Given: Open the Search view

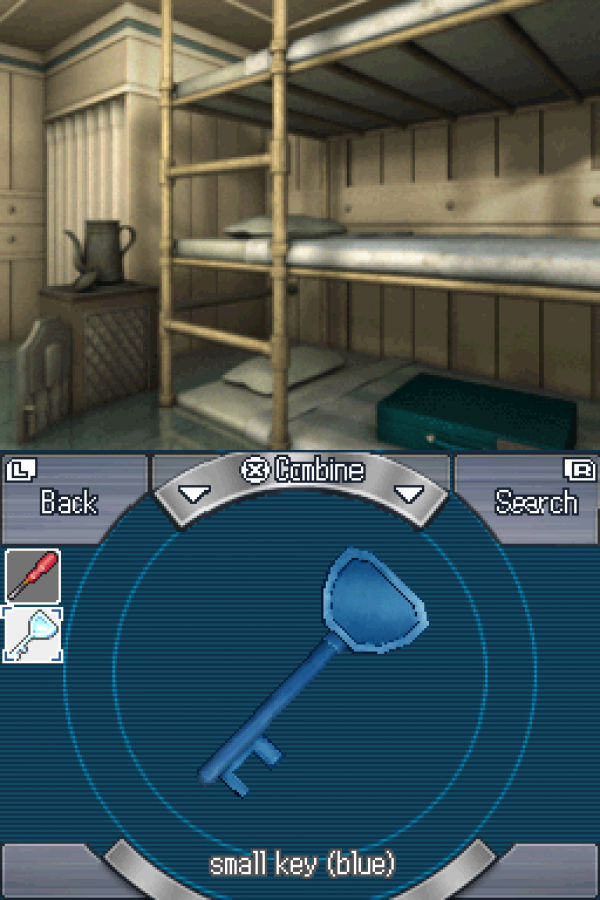Looking at the screenshot, I should point(535,497).
